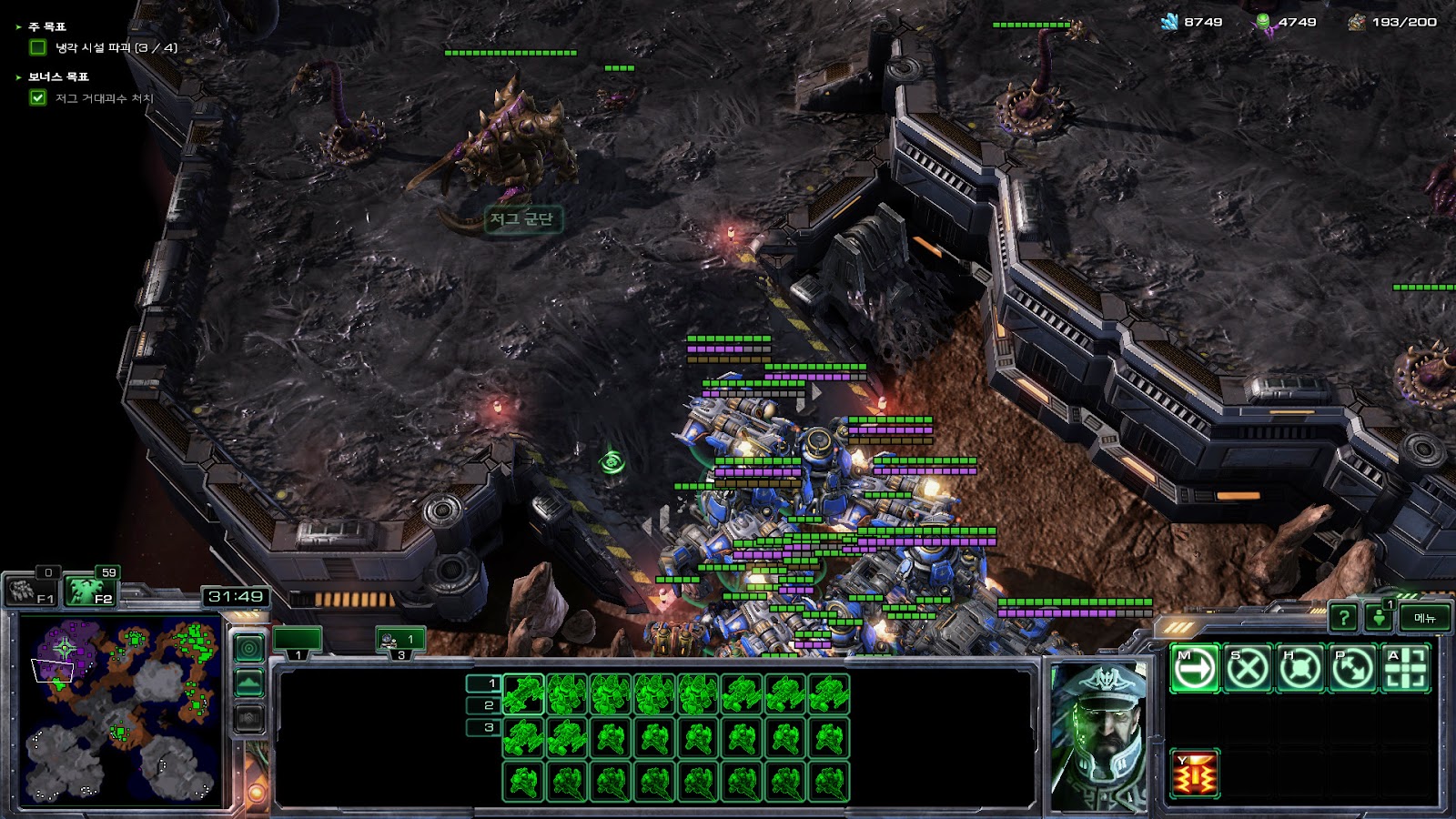Click the minimap ping signal button

click(x=249, y=648)
